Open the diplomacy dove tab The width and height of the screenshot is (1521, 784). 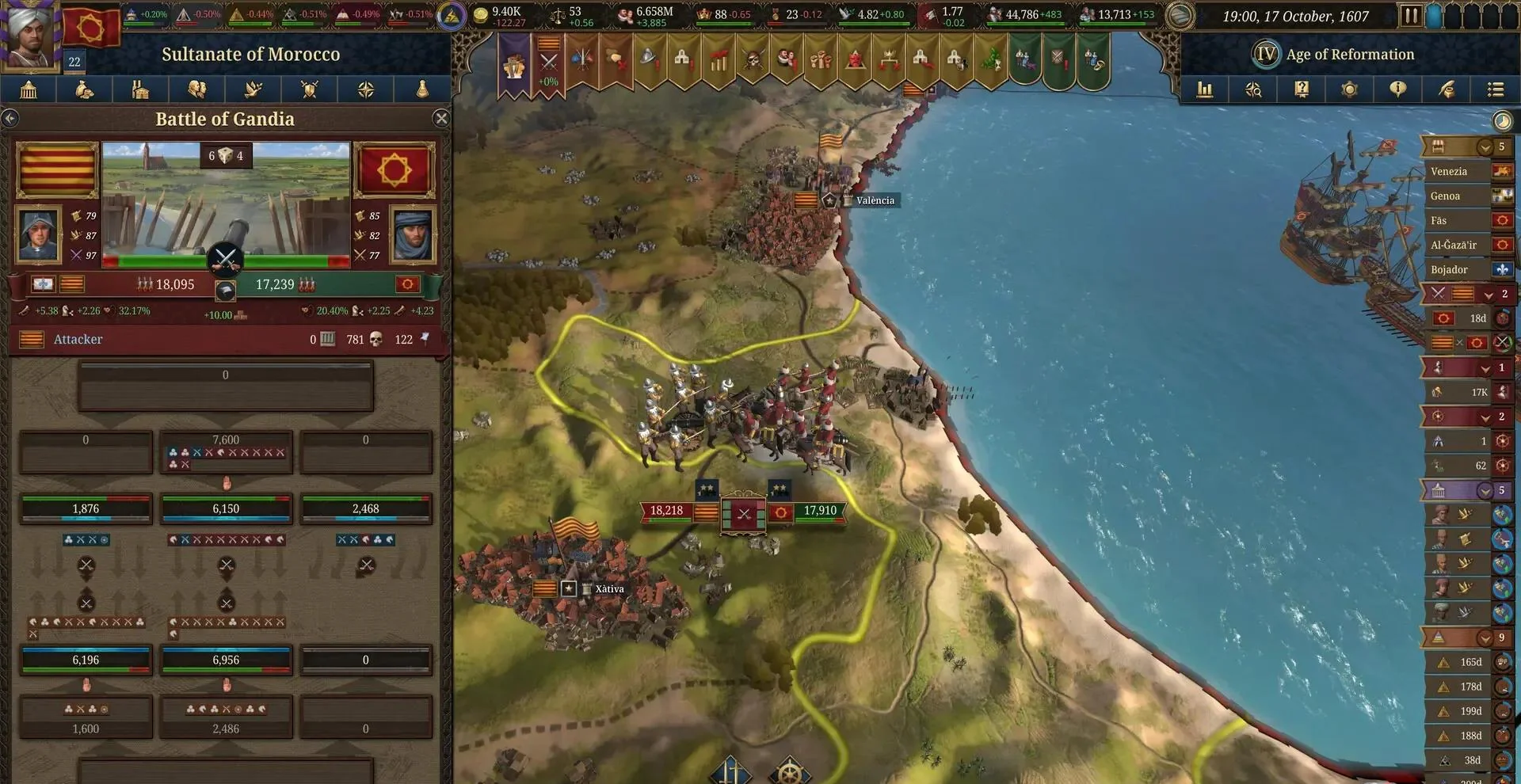pos(253,90)
